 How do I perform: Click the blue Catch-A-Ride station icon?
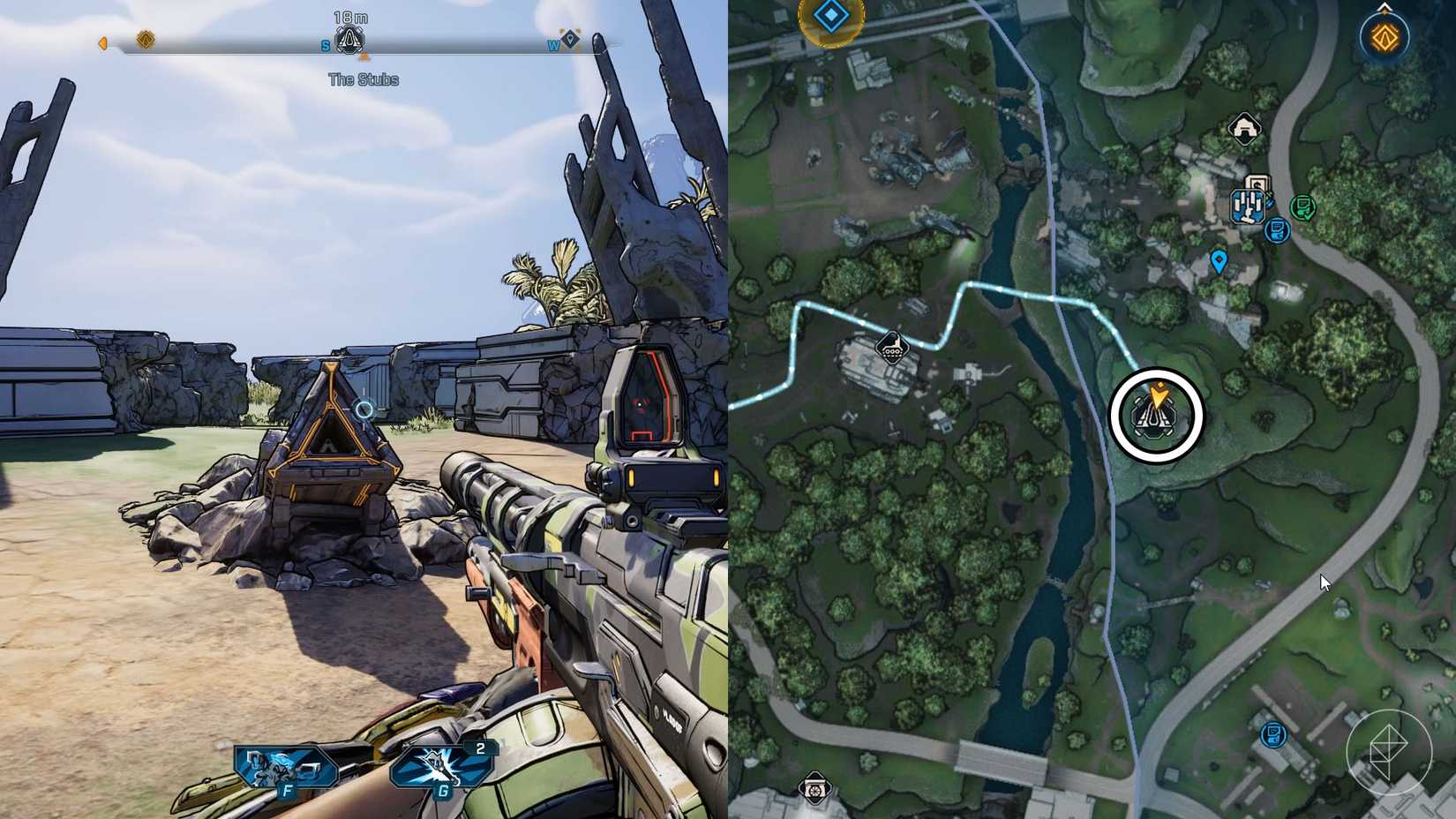click(x=1248, y=207)
